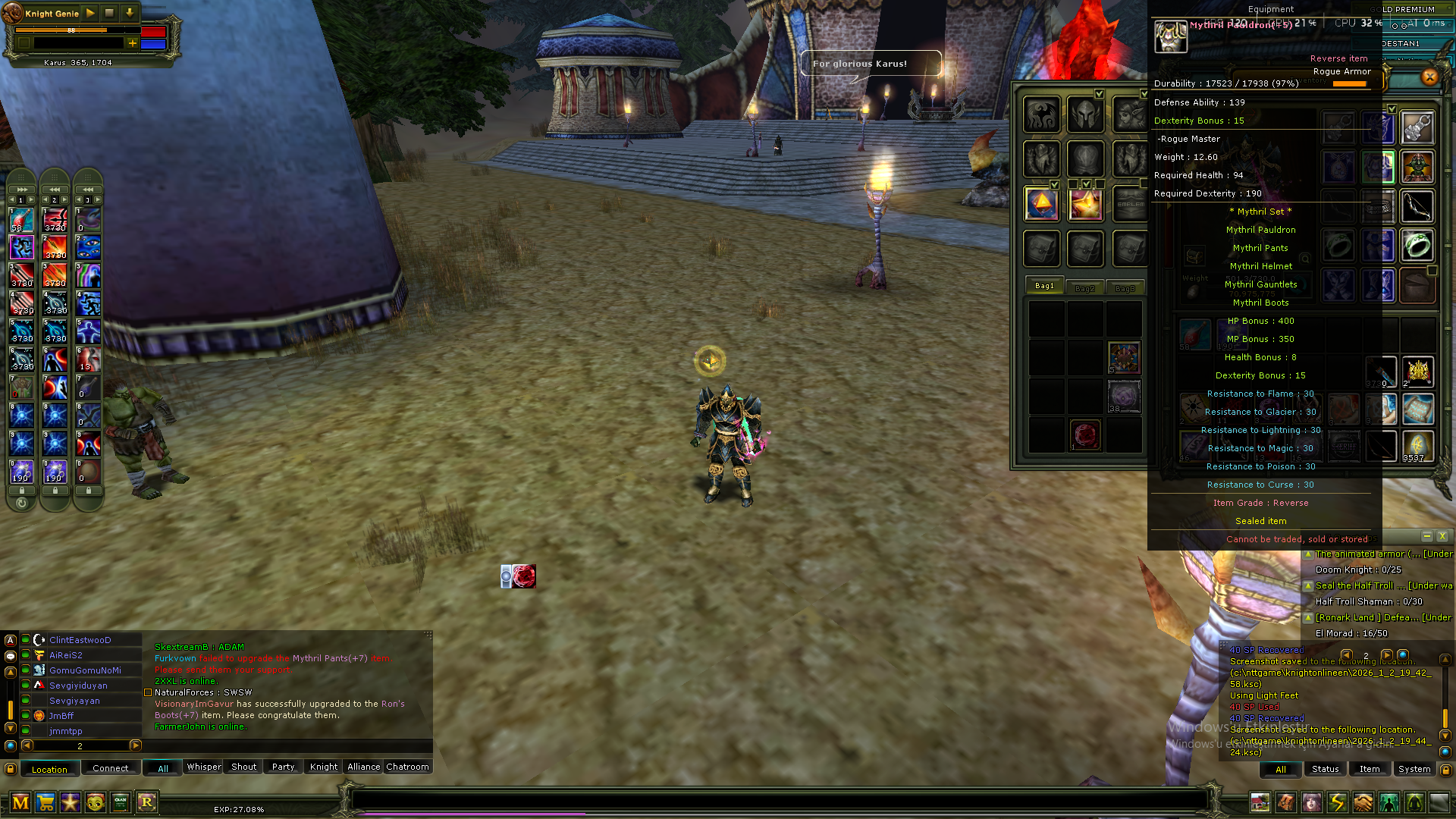The height and width of the screenshot is (819, 1456).
Task: Close the quest tracker with X
Action: (1442, 537)
